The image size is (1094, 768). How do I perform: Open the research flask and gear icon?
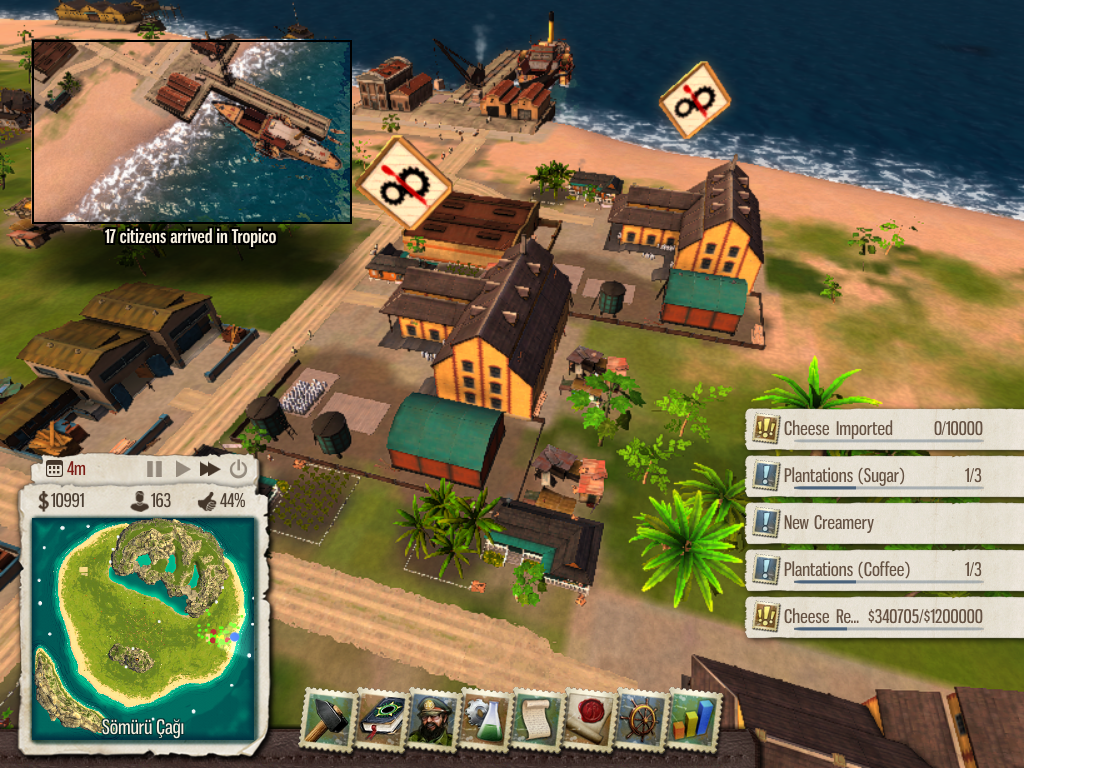tap(486, 719)
